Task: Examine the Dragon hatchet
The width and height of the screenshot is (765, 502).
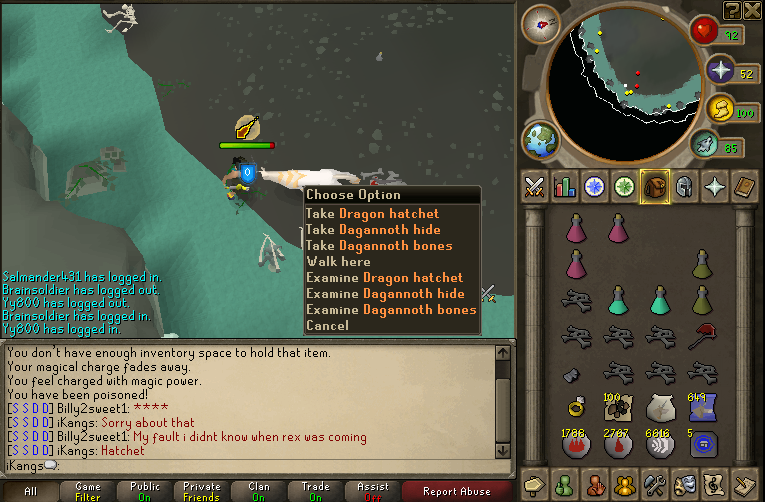Action: [384, 277]
